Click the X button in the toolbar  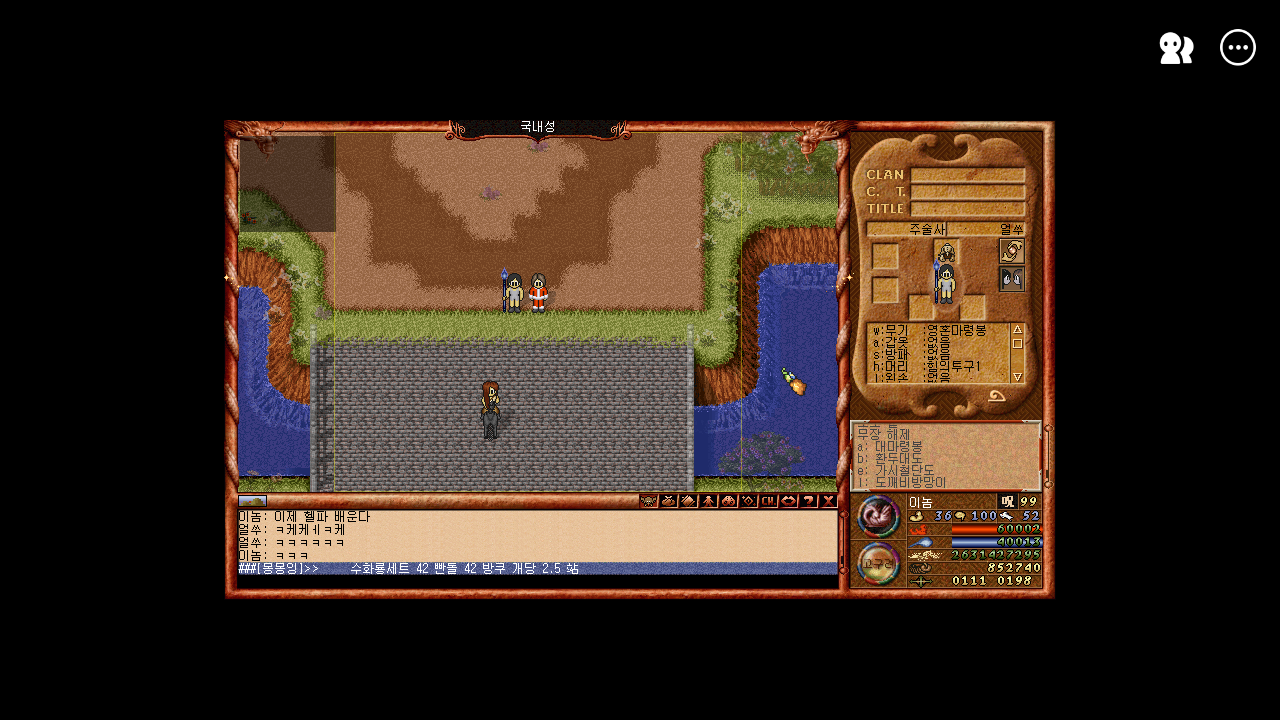[829, 501]
